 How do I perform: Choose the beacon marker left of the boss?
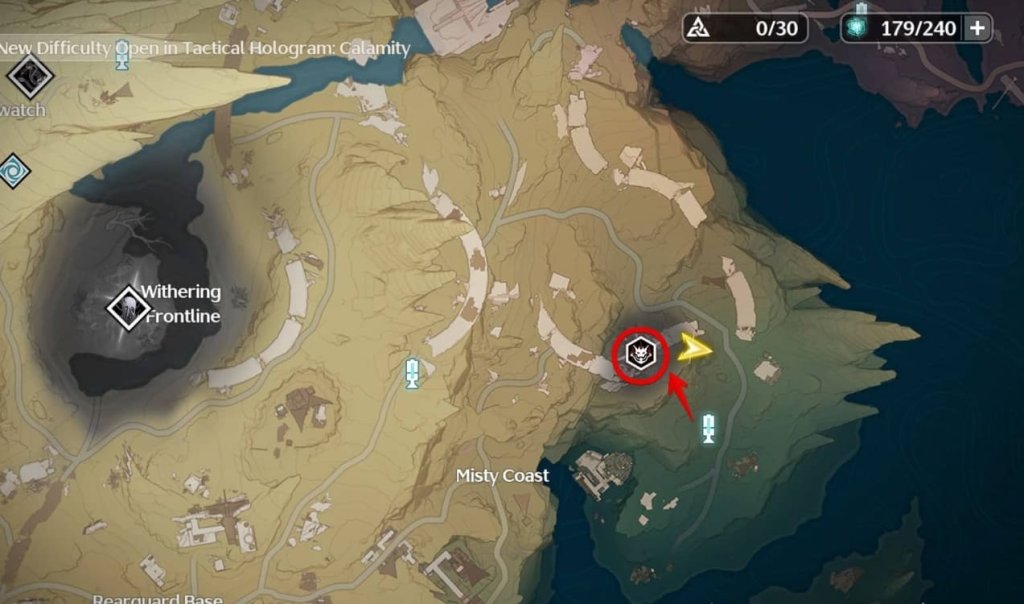pos(411,373)
